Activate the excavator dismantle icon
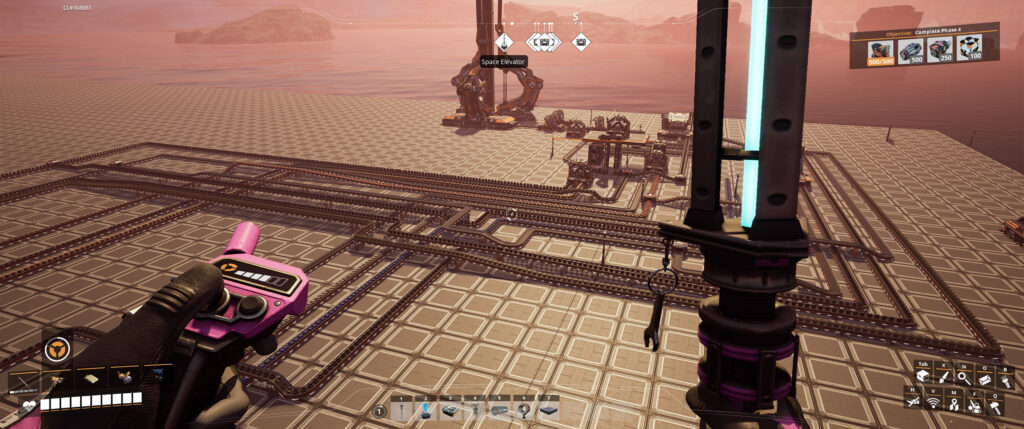1024x429 pixels. pos(976,403)
